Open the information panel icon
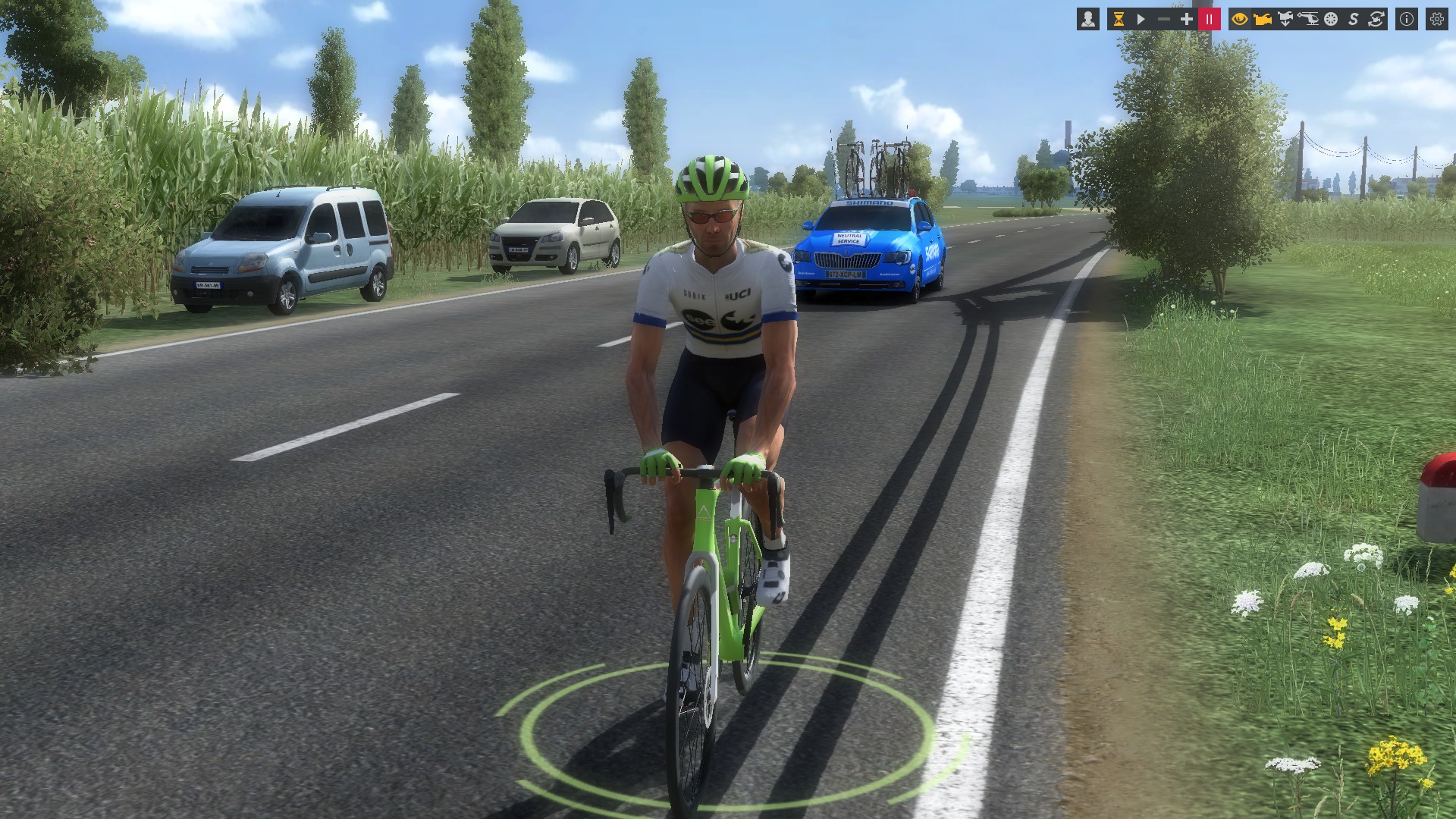The image size is (1456, 819). click(1407, 20)
